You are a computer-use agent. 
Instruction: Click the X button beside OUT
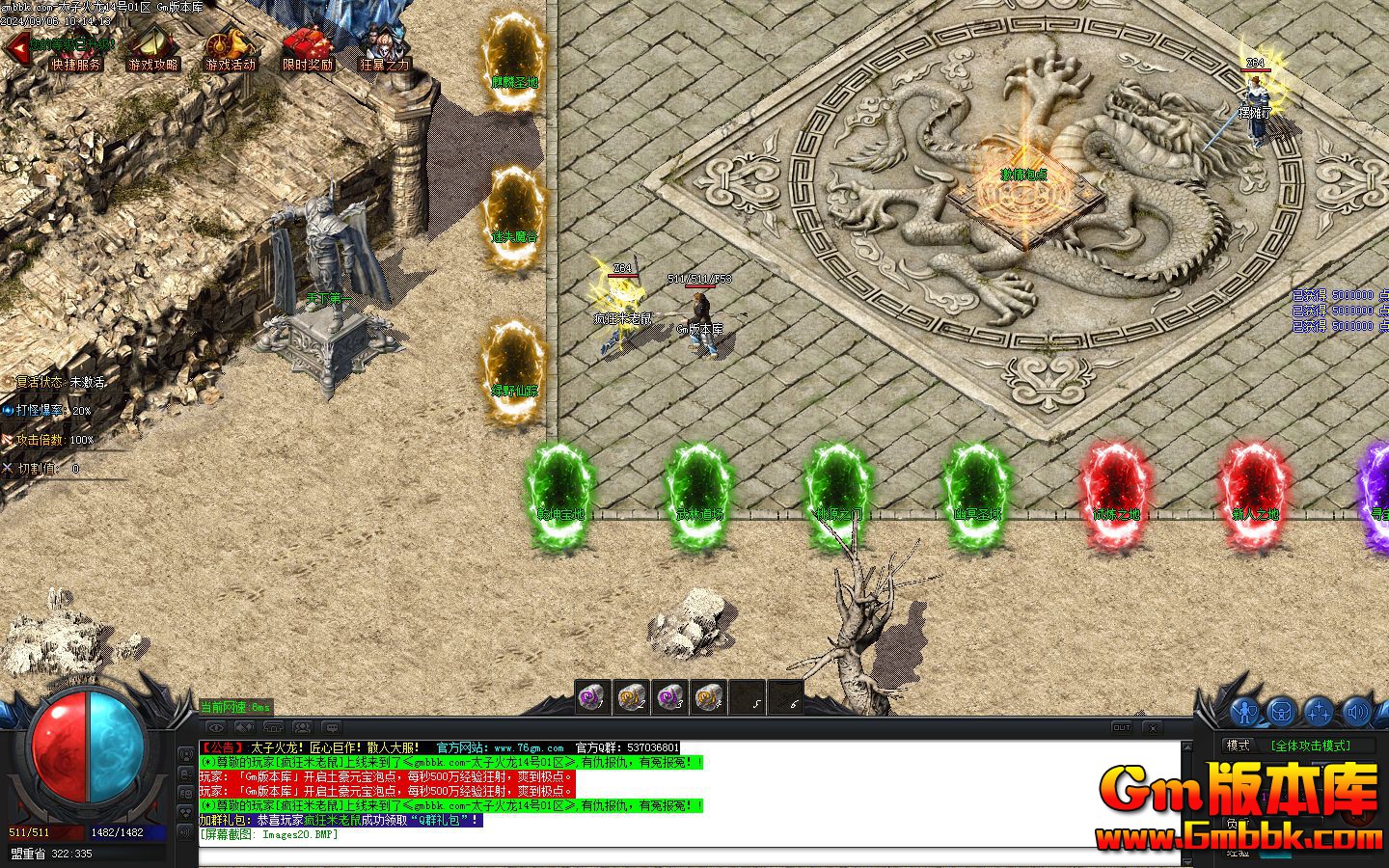[1152, 727]
